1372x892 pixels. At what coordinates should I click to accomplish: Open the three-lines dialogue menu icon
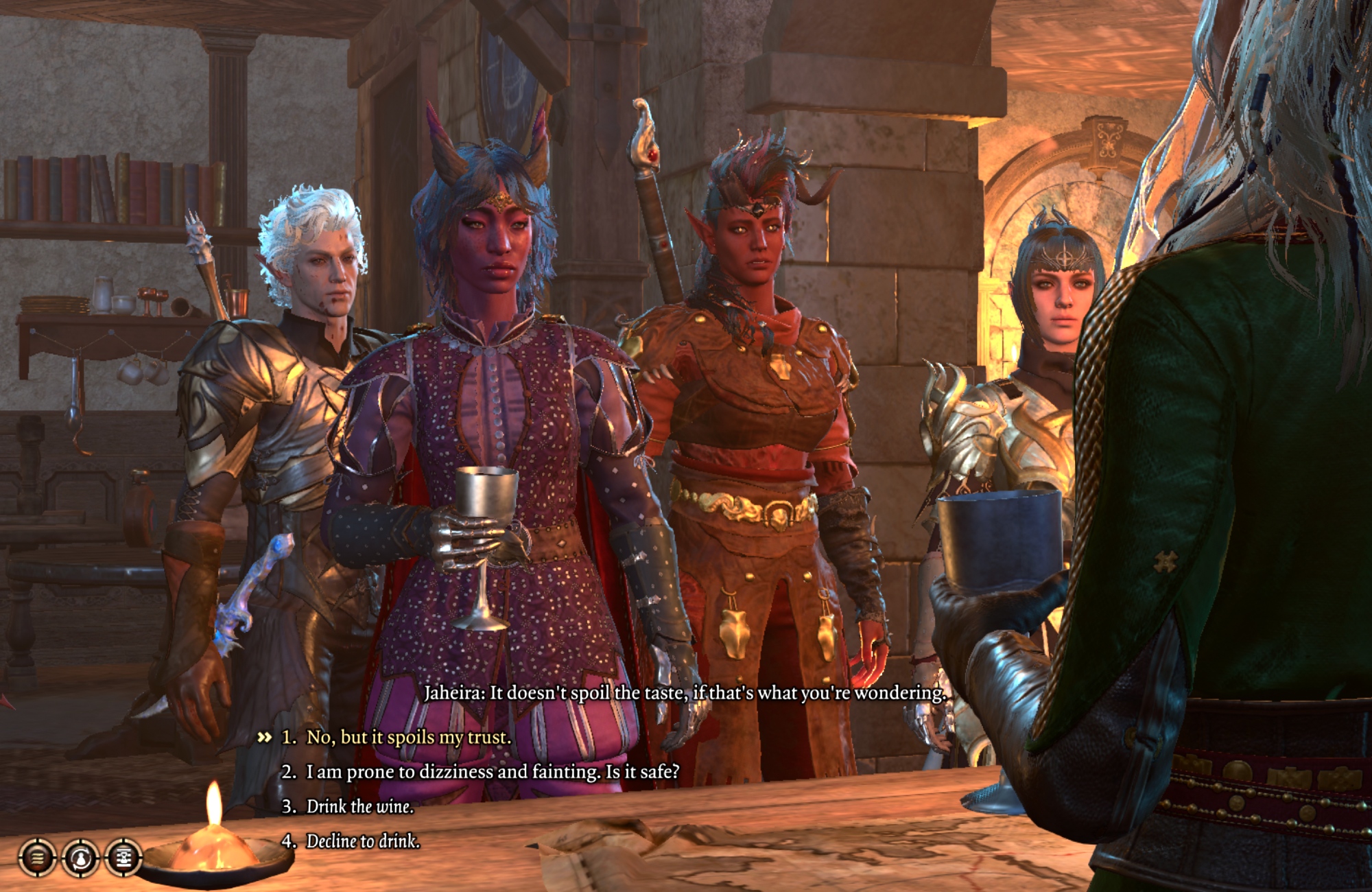(x=37, y=858)
